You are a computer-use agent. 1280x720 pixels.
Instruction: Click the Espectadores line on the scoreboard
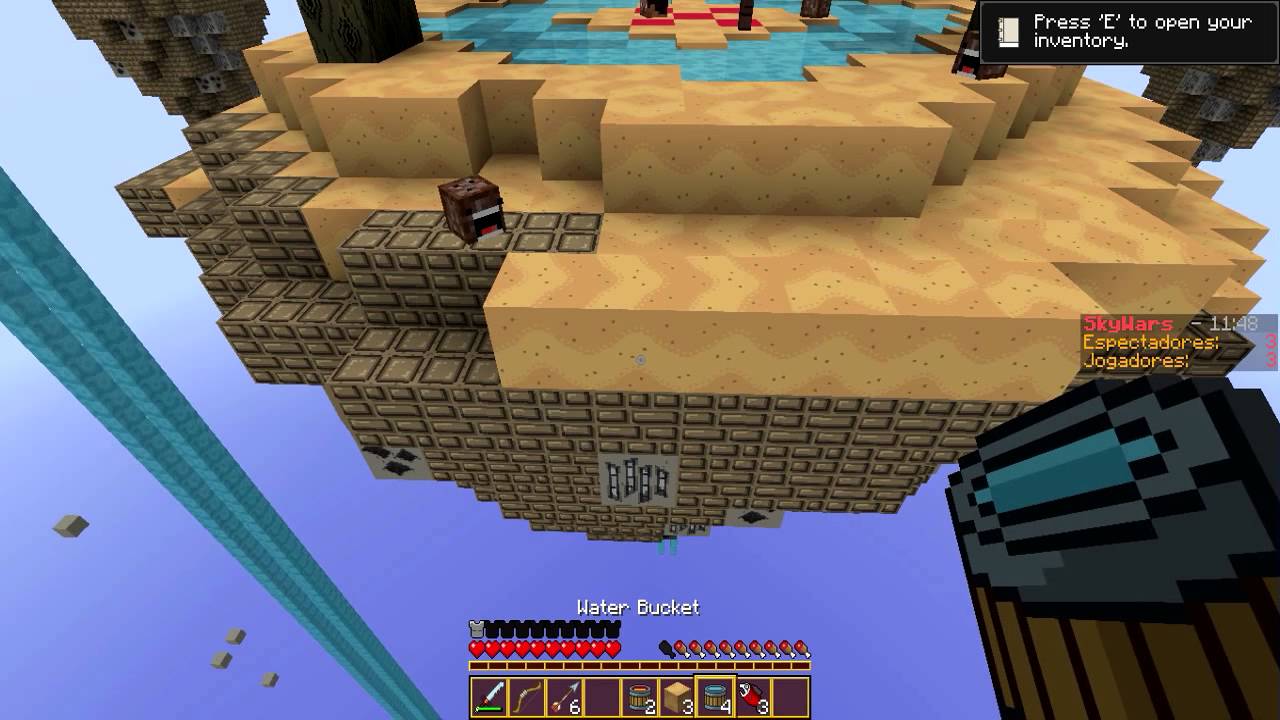pyautogui.click(x=1149, y=342)
